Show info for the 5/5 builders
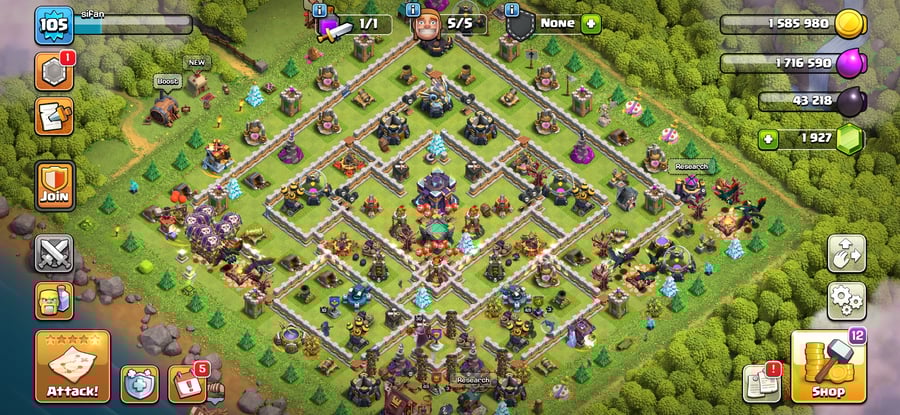Image resolution: width=900 pixels, height=415 pixels. tap(415, 10)
